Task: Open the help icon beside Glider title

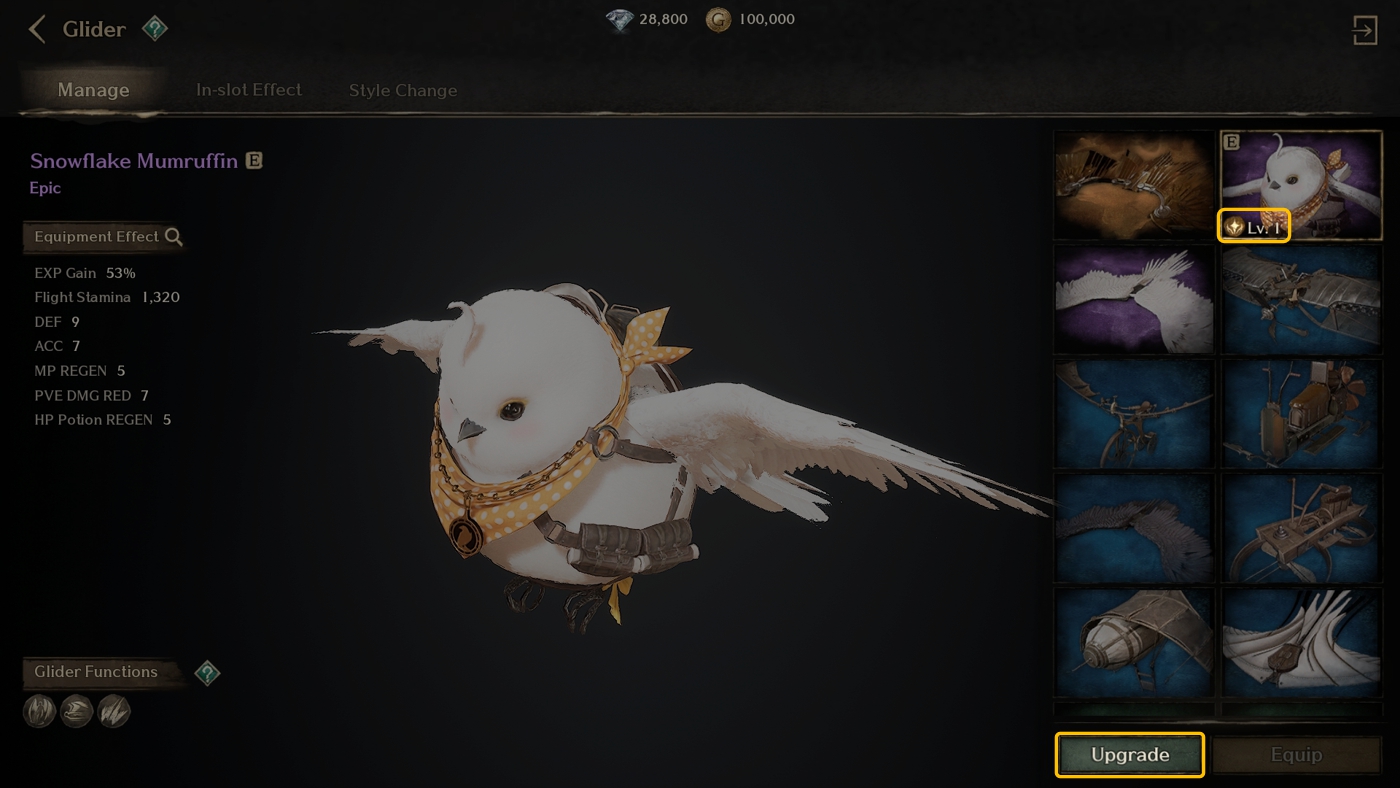Action: click(x=155, y=29)
